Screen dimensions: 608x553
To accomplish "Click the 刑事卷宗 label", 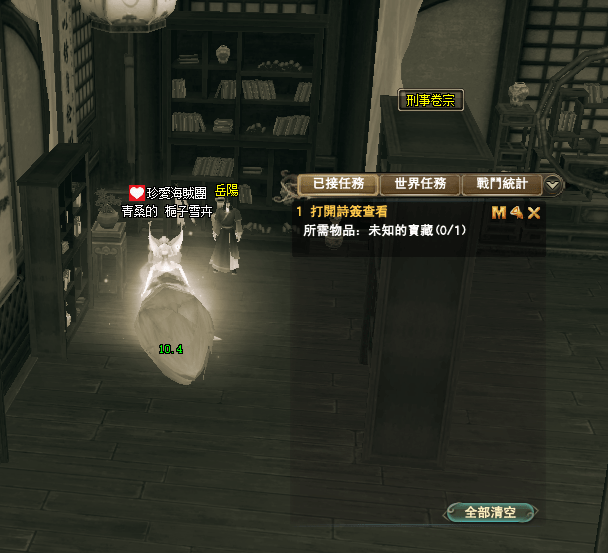I will pyautogui.click(x=431, y=100).
